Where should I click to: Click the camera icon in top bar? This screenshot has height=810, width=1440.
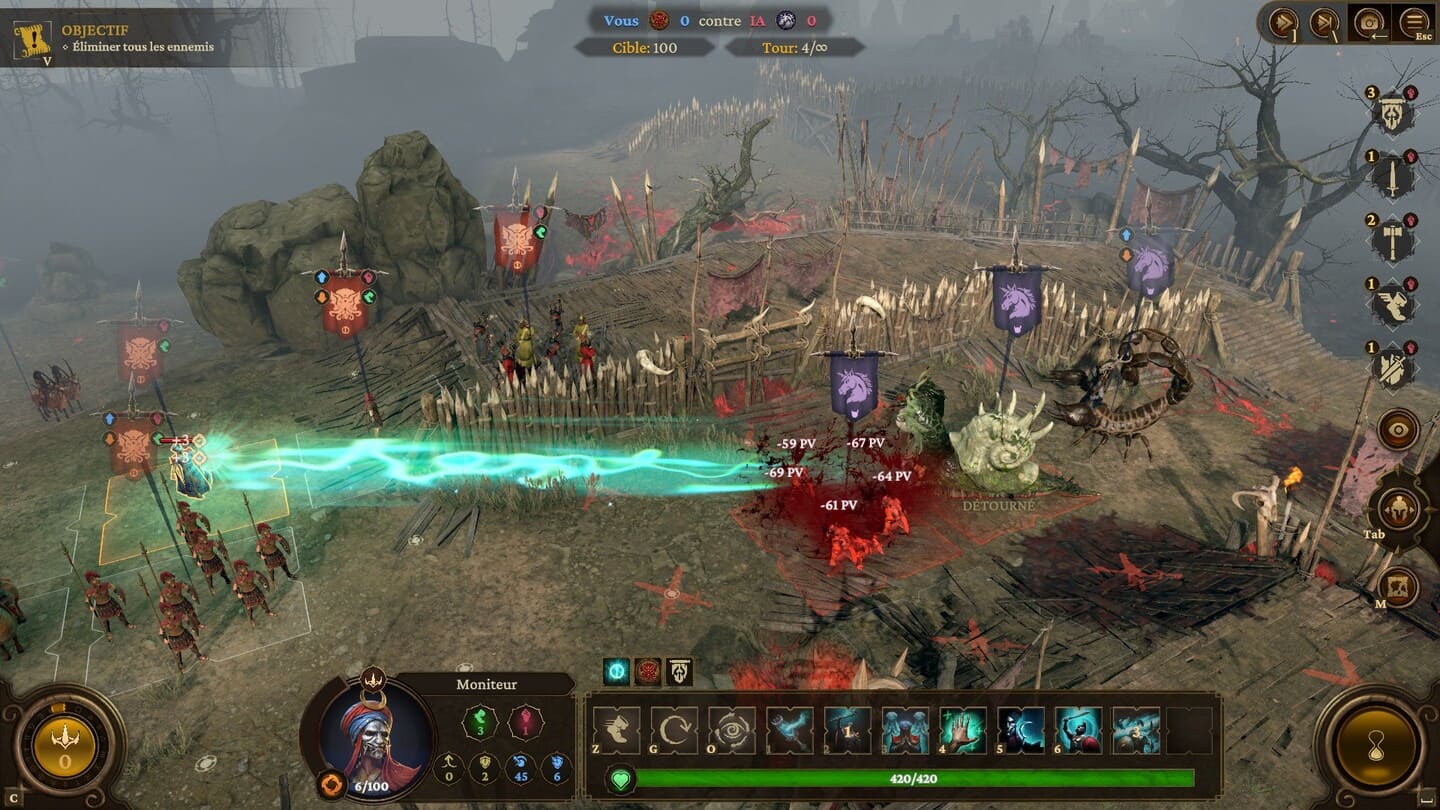(1368, 22)
